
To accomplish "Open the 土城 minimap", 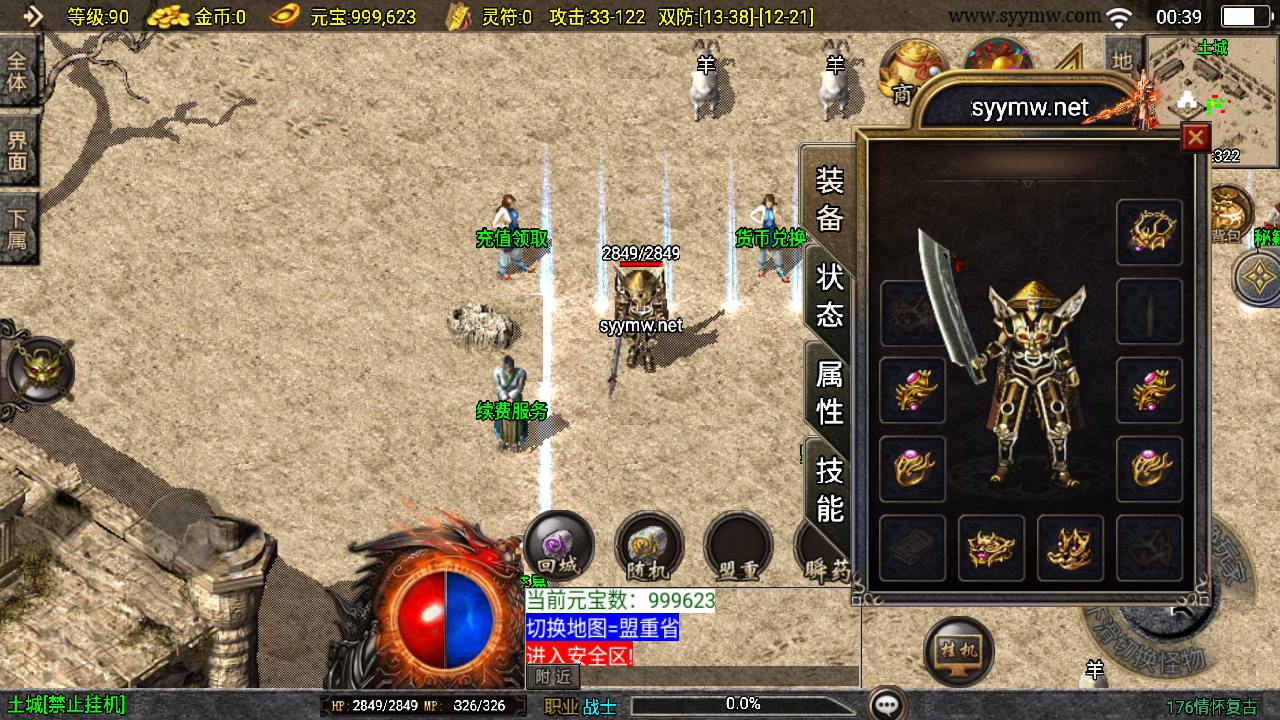I will (x=1212, y=100).
